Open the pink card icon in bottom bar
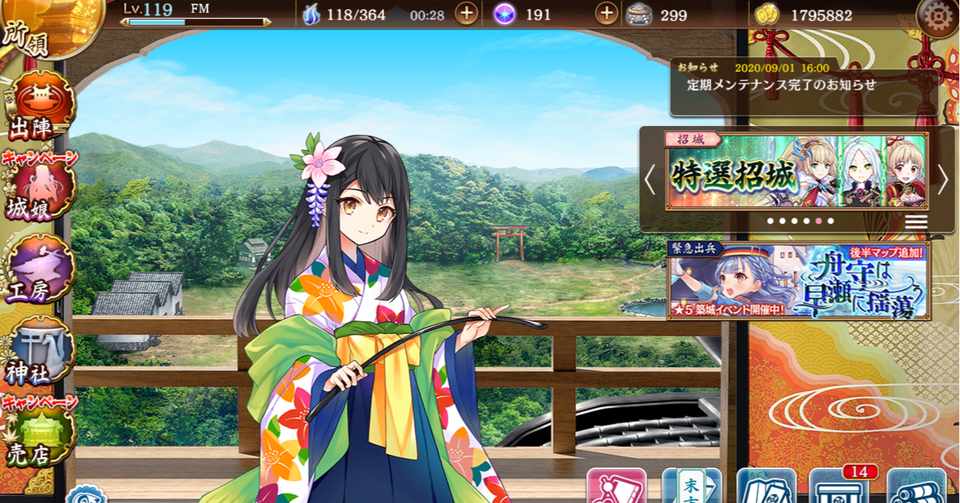Screen dimensions: 960x503 coord(616,487)
